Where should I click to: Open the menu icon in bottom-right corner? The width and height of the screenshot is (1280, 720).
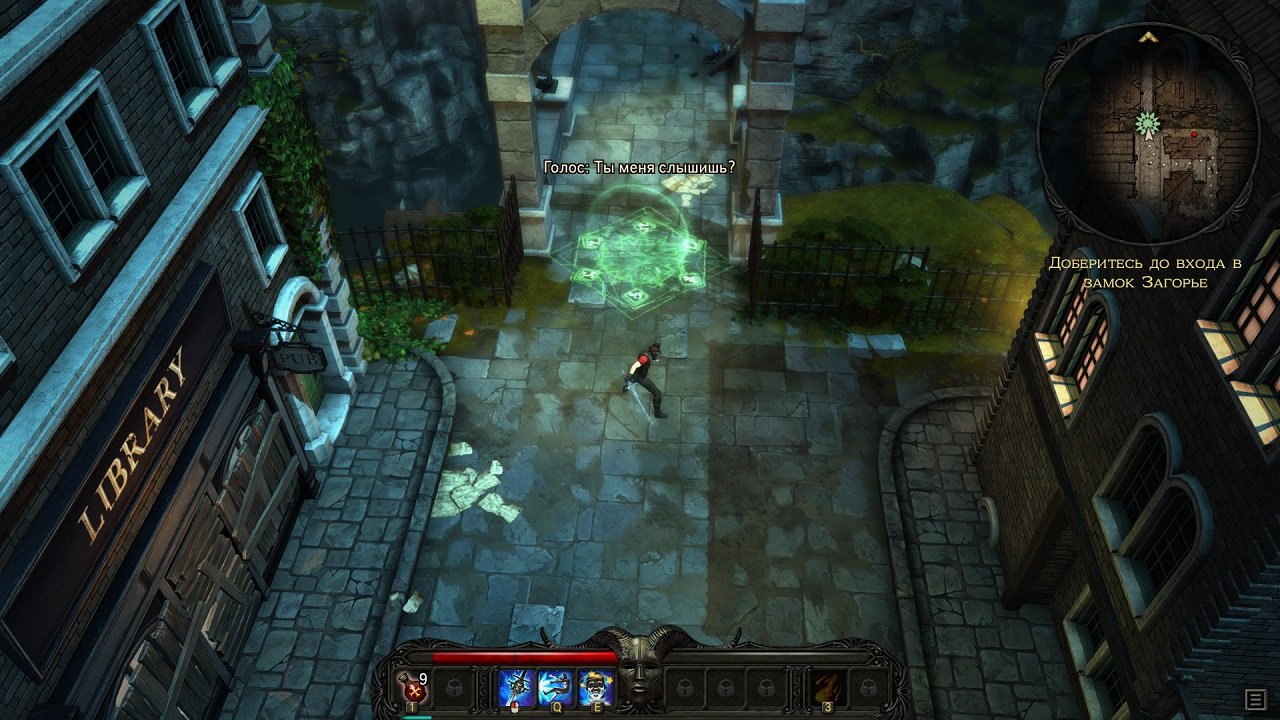coord(1254,698)
